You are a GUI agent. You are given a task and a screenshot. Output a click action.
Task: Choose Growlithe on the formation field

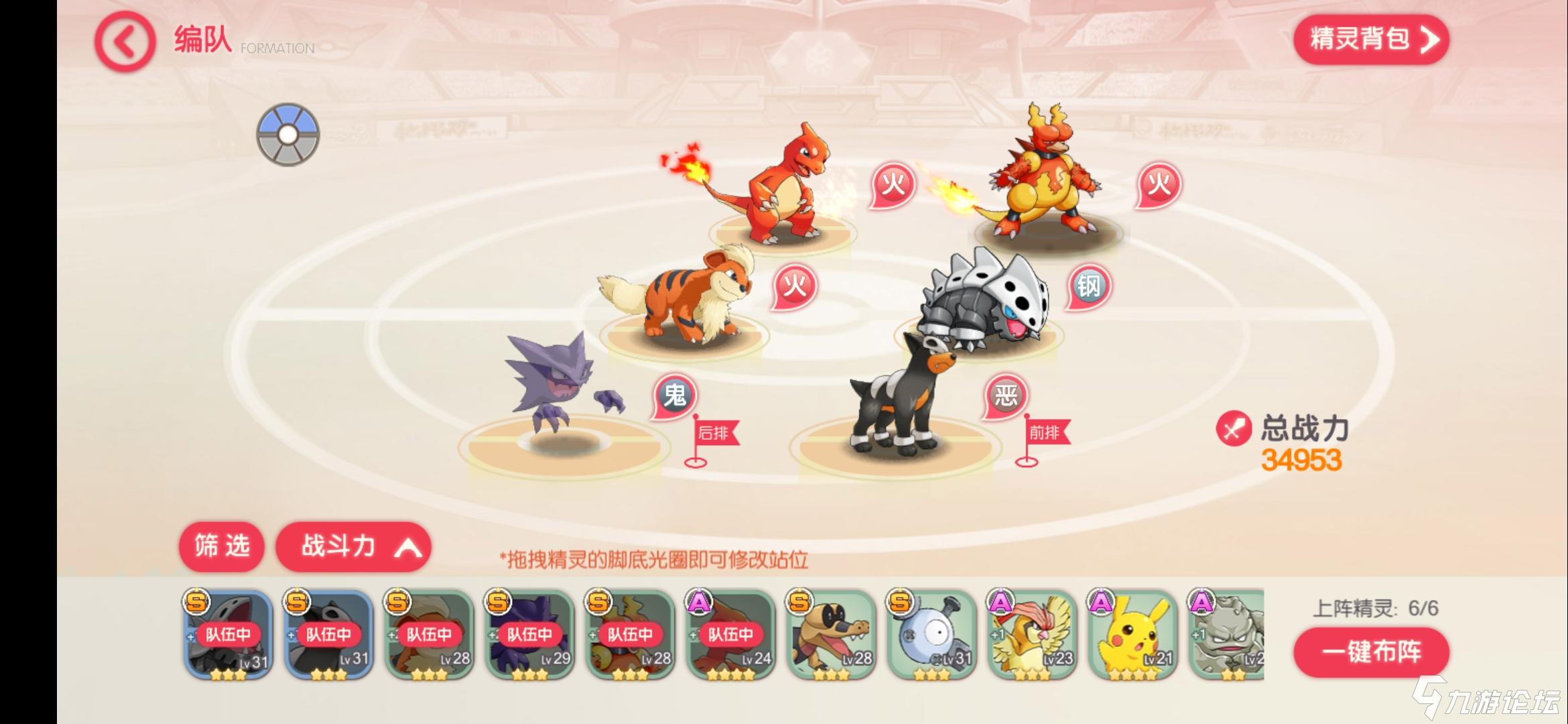pos(677,298)
